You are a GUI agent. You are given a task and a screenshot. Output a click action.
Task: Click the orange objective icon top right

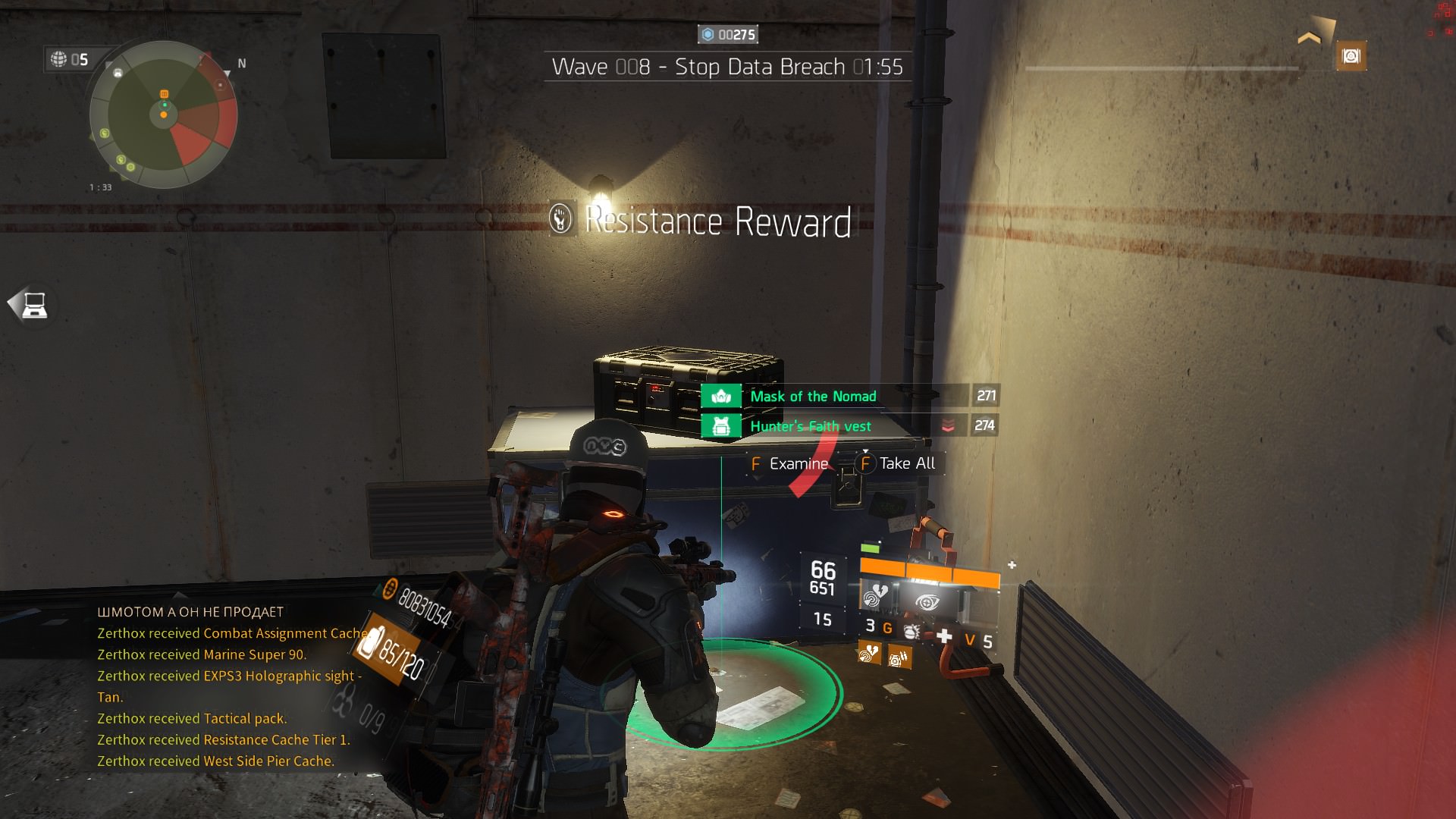(x=1351, y=56)
